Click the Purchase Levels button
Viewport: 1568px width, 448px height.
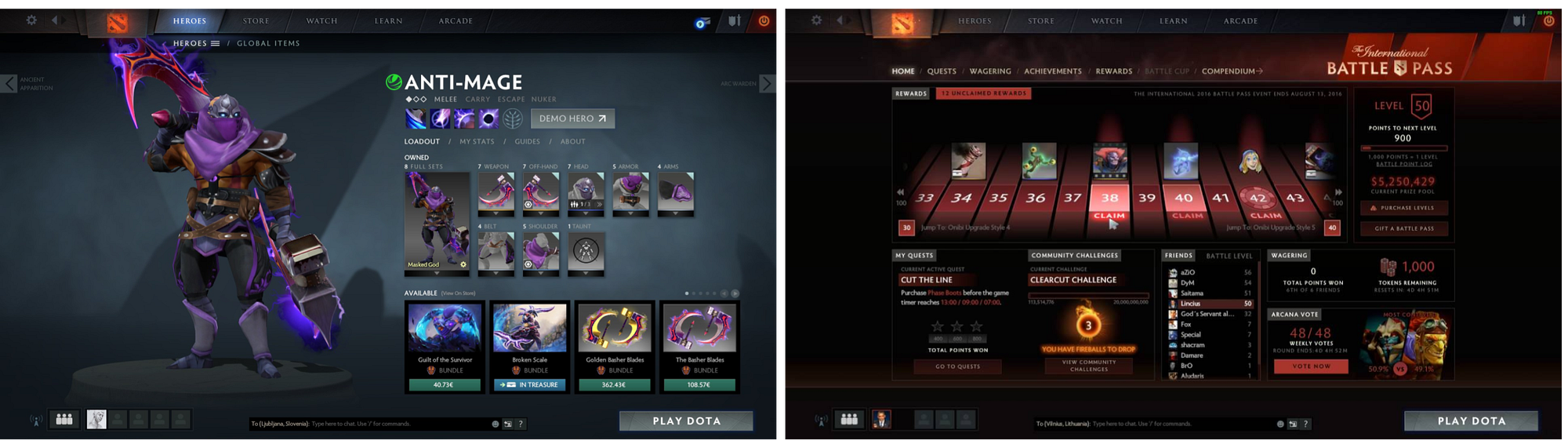coord(1403,208)
